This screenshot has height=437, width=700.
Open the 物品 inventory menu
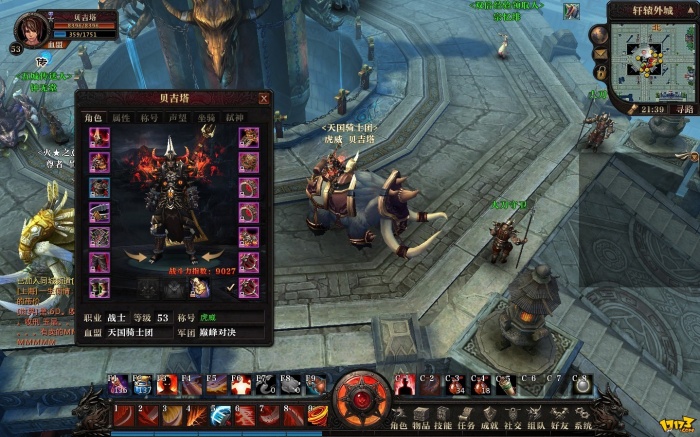pyautogui.click(x=423, y=416)
